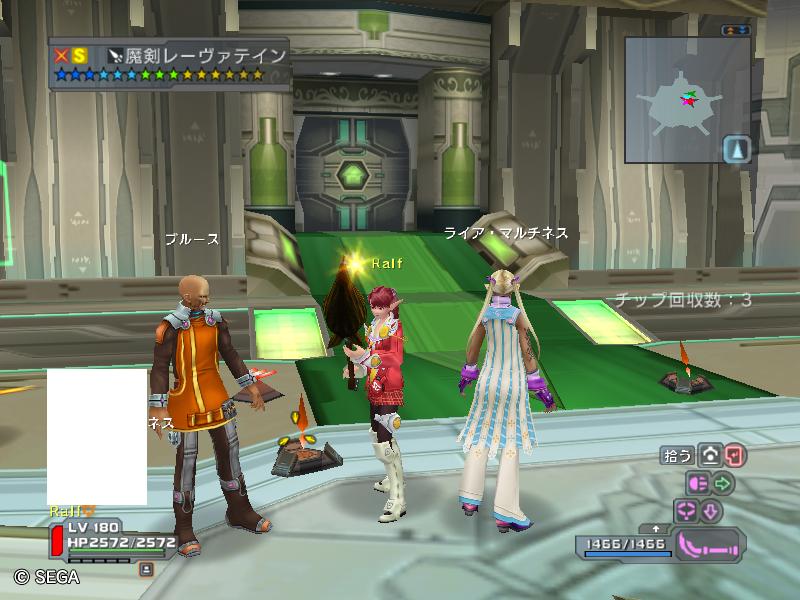
Task: Click the red exit-door action icon
Action: point(736,456)
